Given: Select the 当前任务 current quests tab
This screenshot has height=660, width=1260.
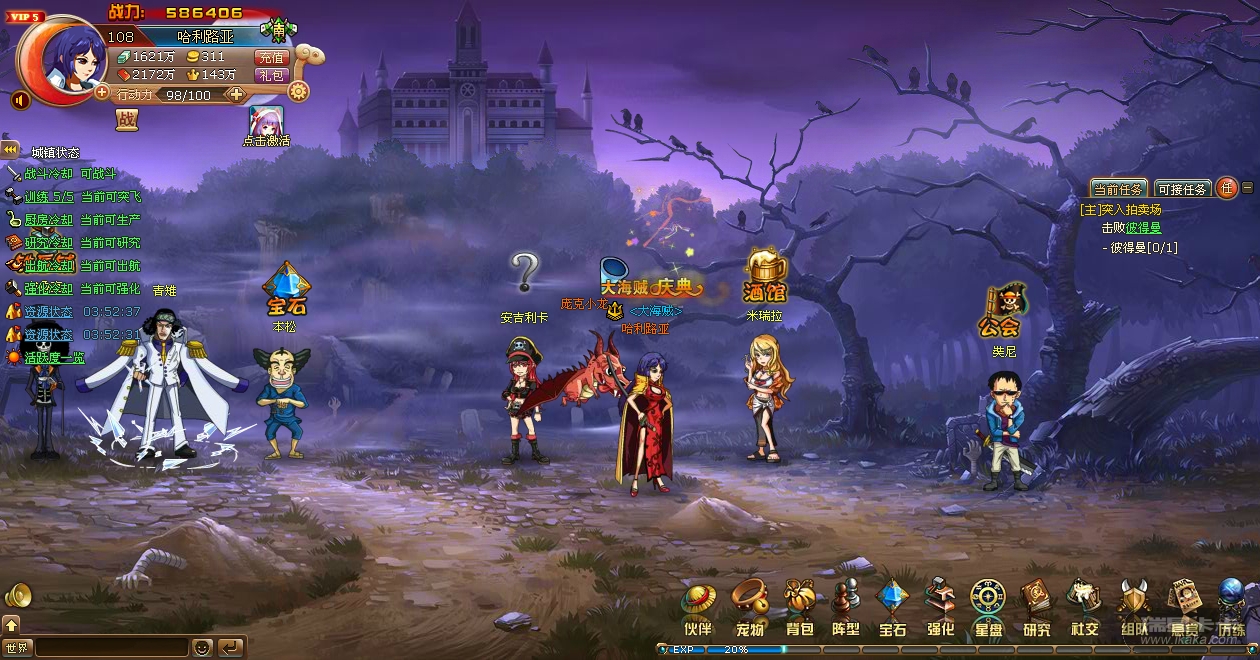Looking at the screenshot, I should pos(1118,189).
